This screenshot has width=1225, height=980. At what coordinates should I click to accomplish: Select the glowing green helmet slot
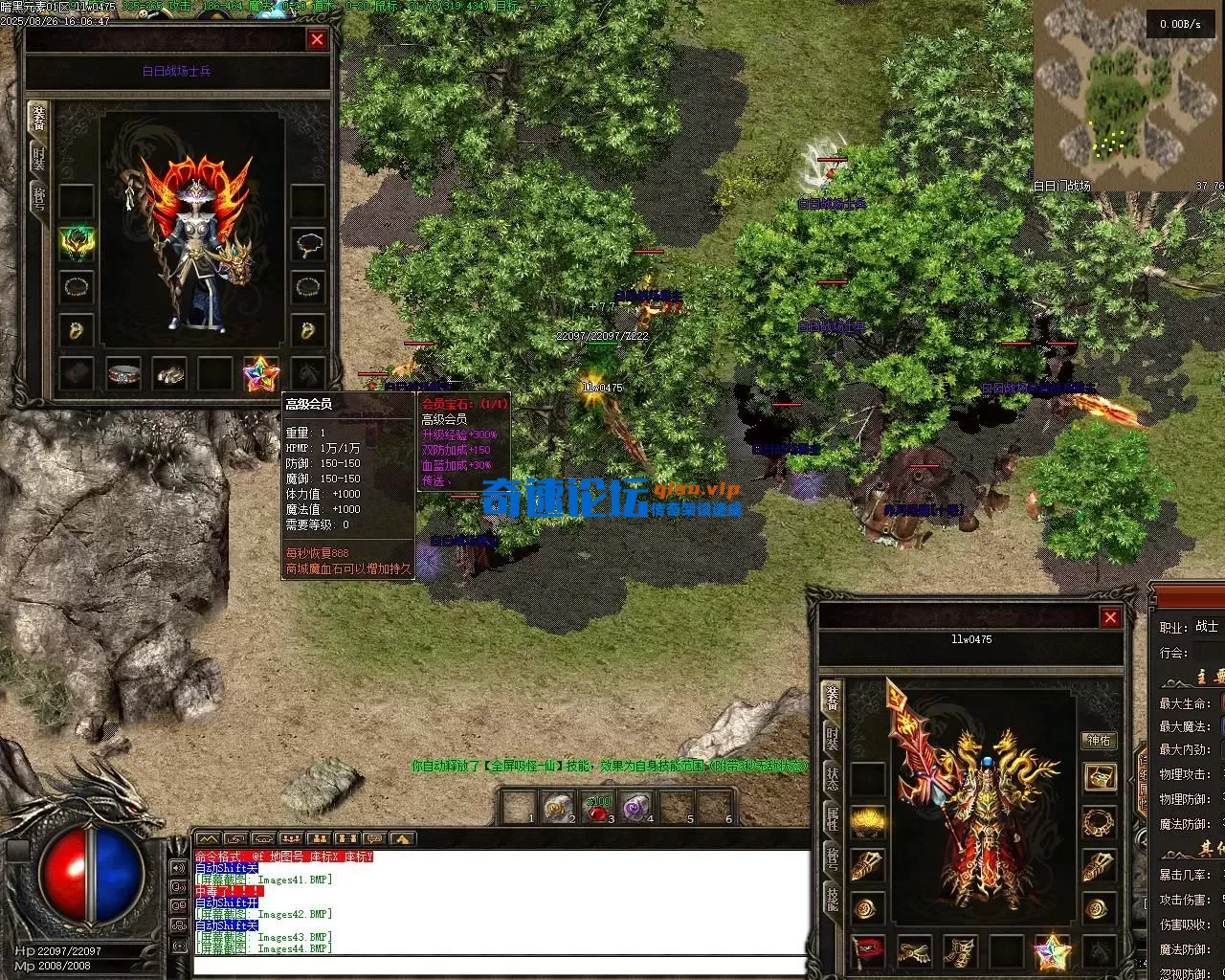point(77,243)
